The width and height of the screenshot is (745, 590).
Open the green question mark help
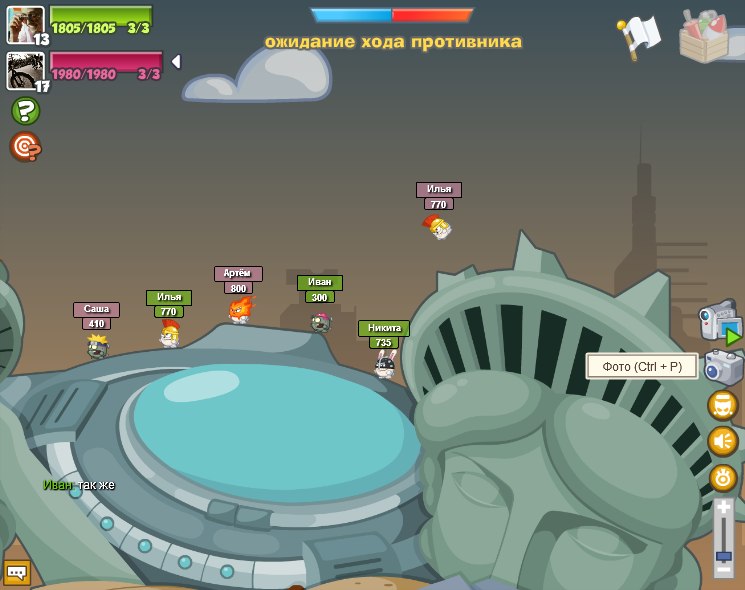click(25, 111)
